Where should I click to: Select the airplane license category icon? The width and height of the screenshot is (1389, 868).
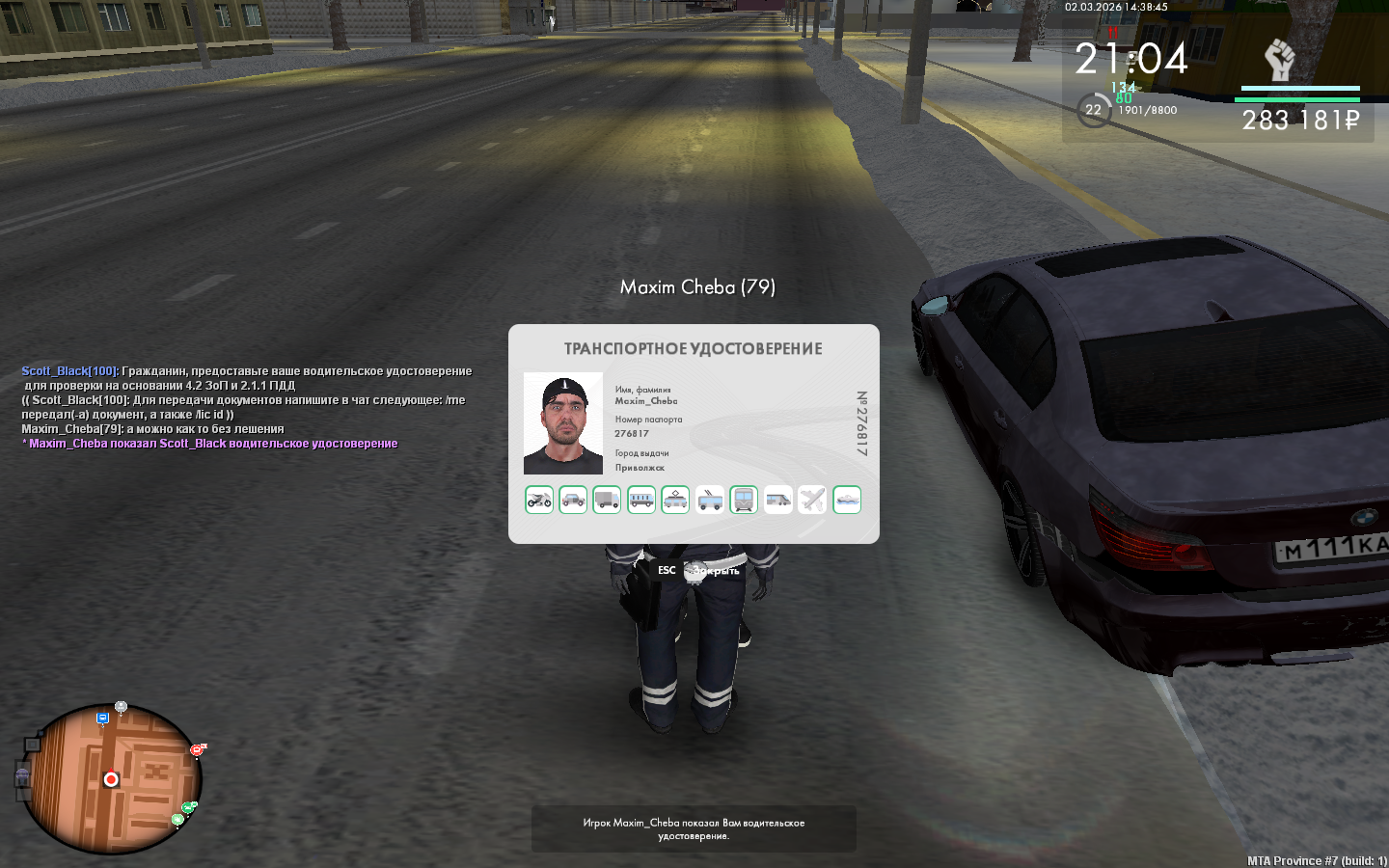pos(812,500)
